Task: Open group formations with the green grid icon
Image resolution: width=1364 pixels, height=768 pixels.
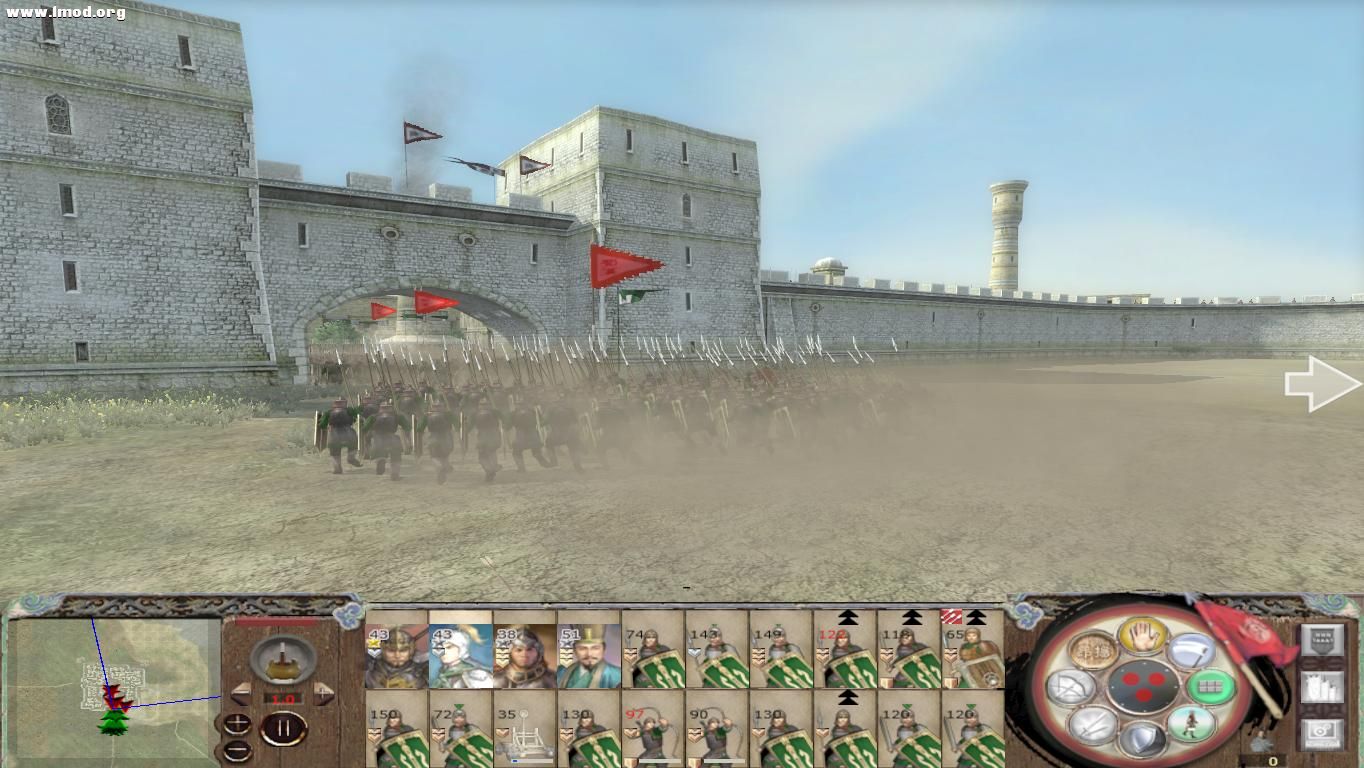Action: click(x=1213, y=687)
